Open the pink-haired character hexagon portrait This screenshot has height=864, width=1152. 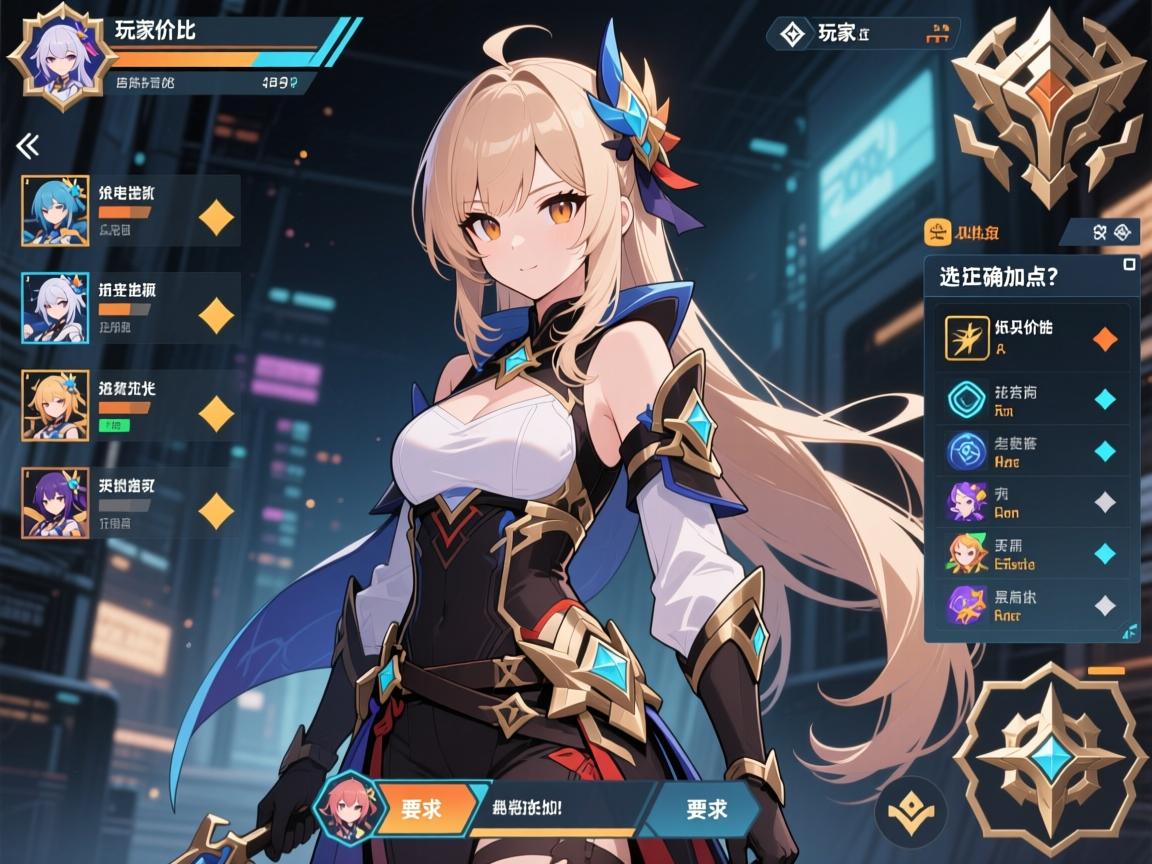(344, 808)
